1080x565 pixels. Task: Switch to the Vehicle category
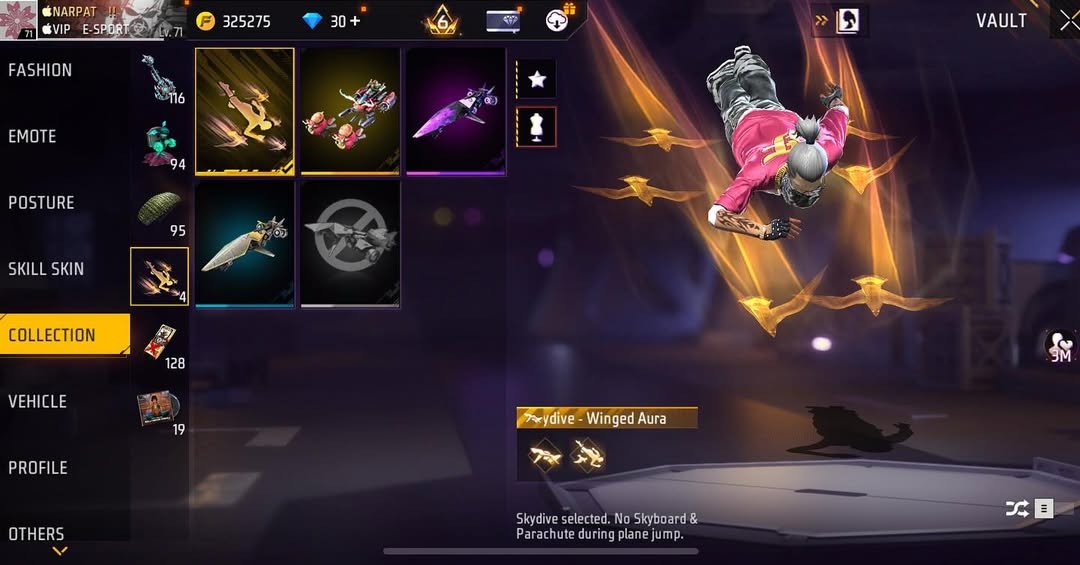point(38,402)
